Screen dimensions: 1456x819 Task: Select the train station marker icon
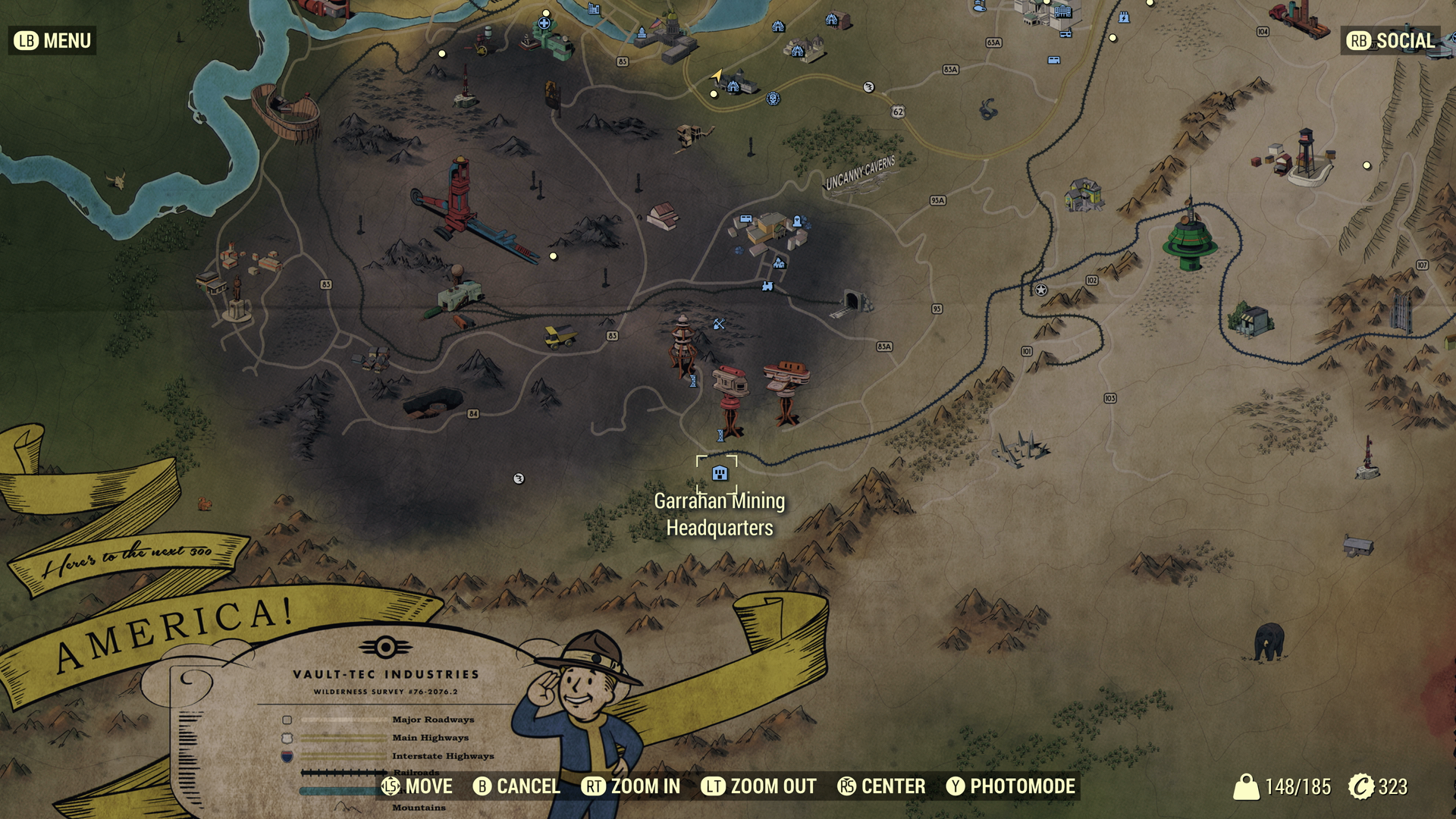click(767, 286)
